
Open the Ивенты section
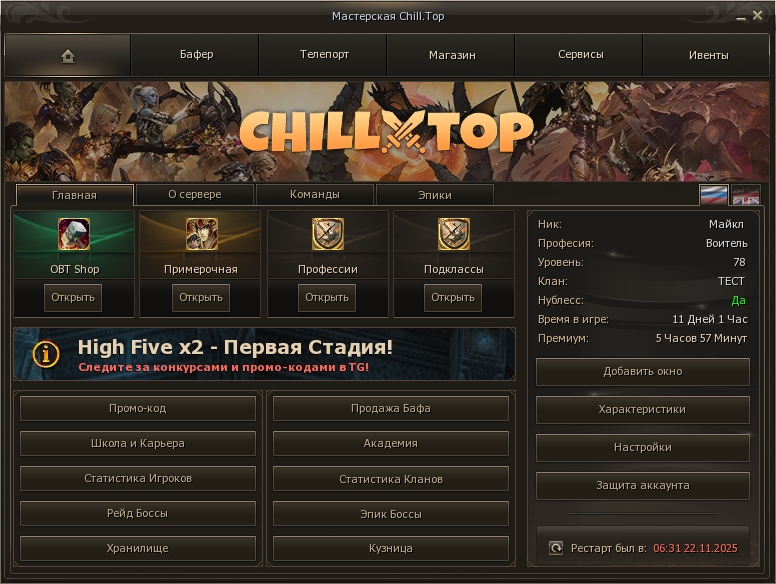pyautogui.click(x=708, y=55)
